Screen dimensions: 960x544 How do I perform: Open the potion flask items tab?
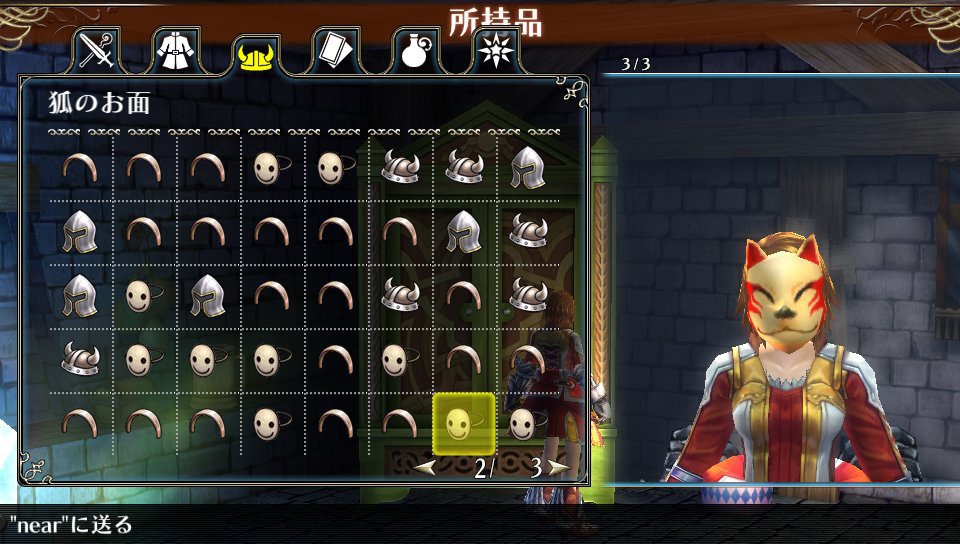tap(414, 51)
